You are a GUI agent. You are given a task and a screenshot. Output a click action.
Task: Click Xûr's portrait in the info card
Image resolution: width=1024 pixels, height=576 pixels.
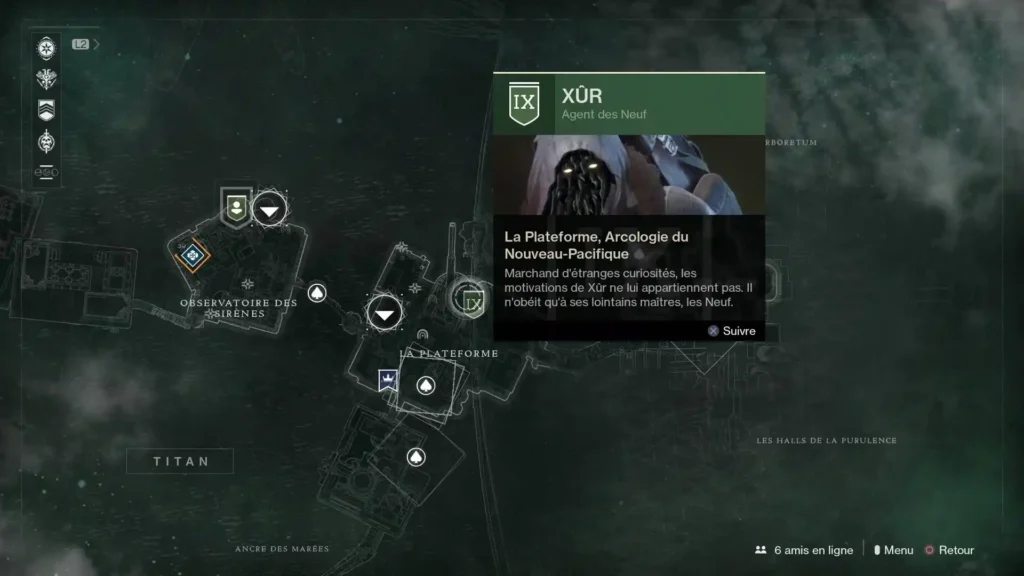629,175
